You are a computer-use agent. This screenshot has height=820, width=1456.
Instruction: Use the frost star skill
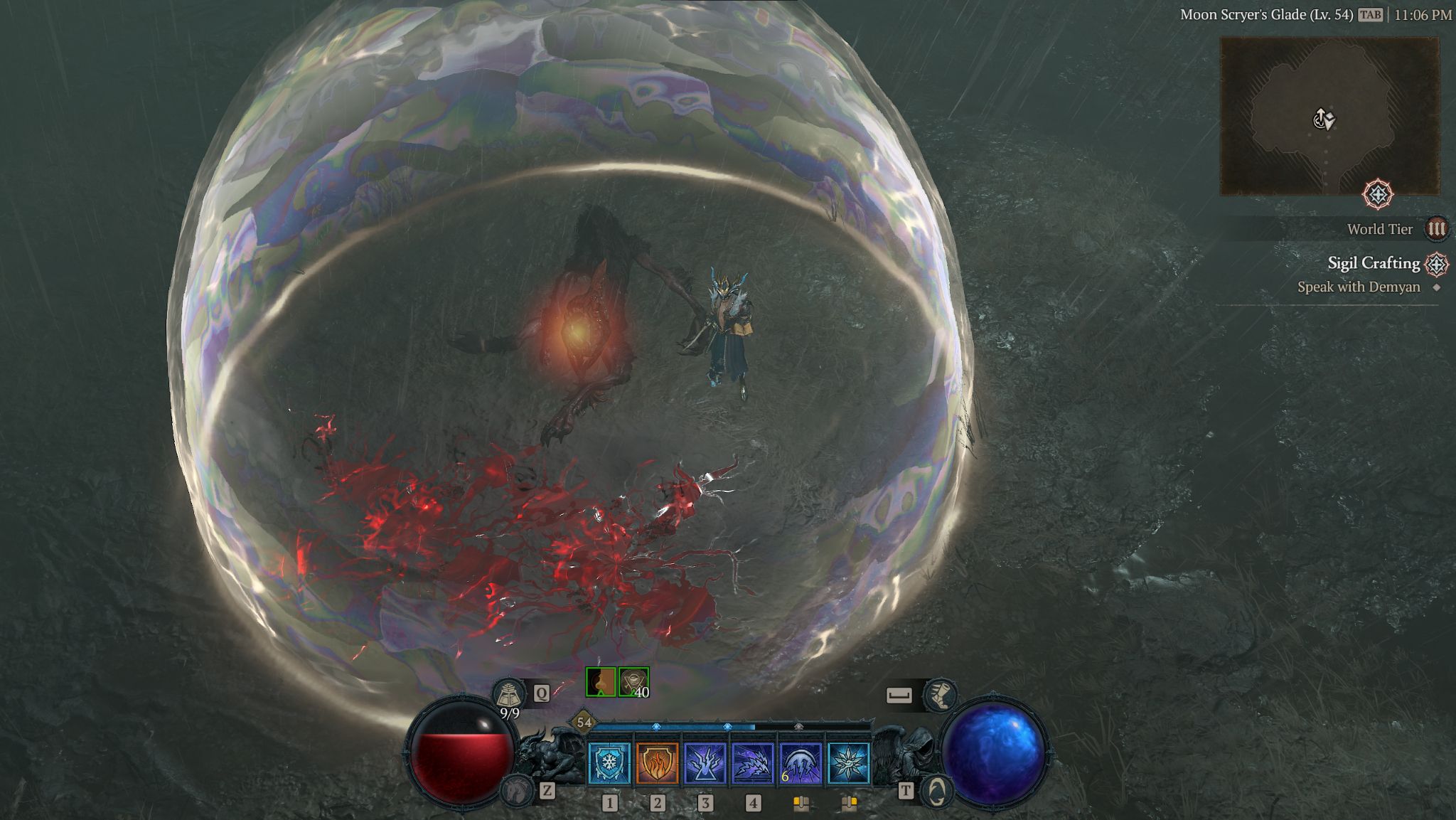tap(848, 763)
